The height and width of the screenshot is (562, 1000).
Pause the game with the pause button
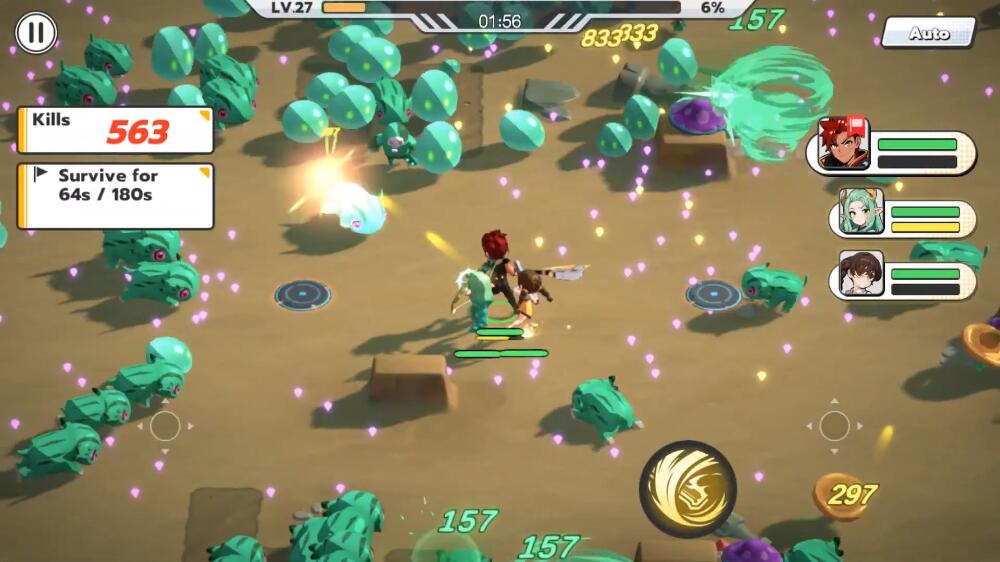(36, 32)
